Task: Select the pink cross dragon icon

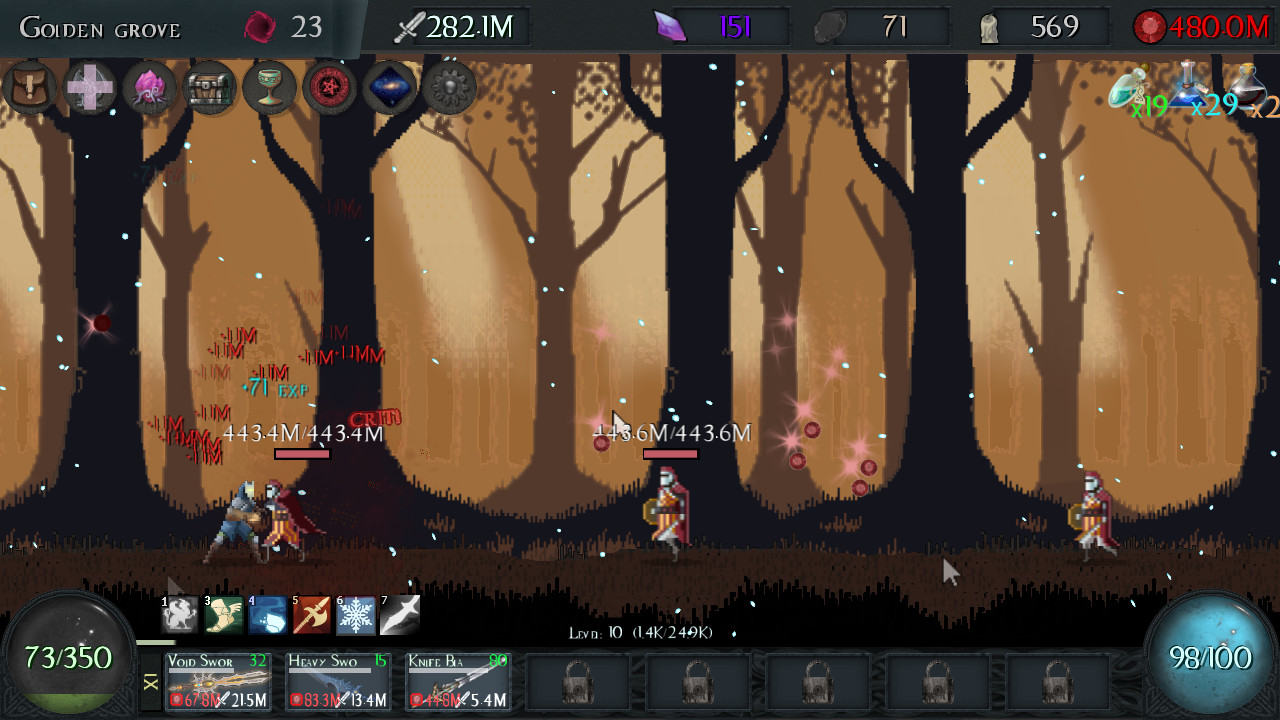Action: tap(89, 88)
